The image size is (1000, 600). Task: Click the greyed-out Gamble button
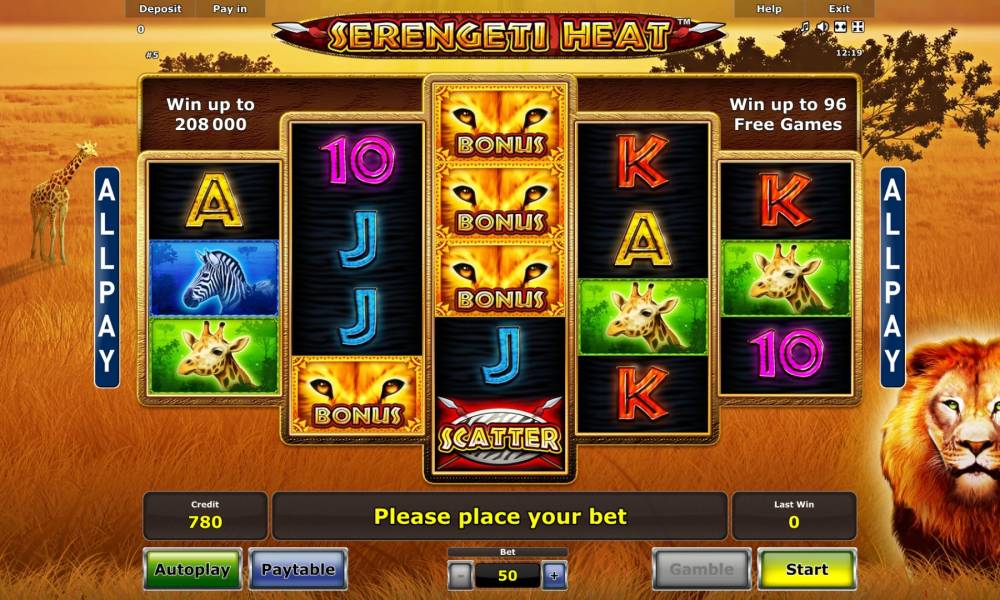coord(701,569)
